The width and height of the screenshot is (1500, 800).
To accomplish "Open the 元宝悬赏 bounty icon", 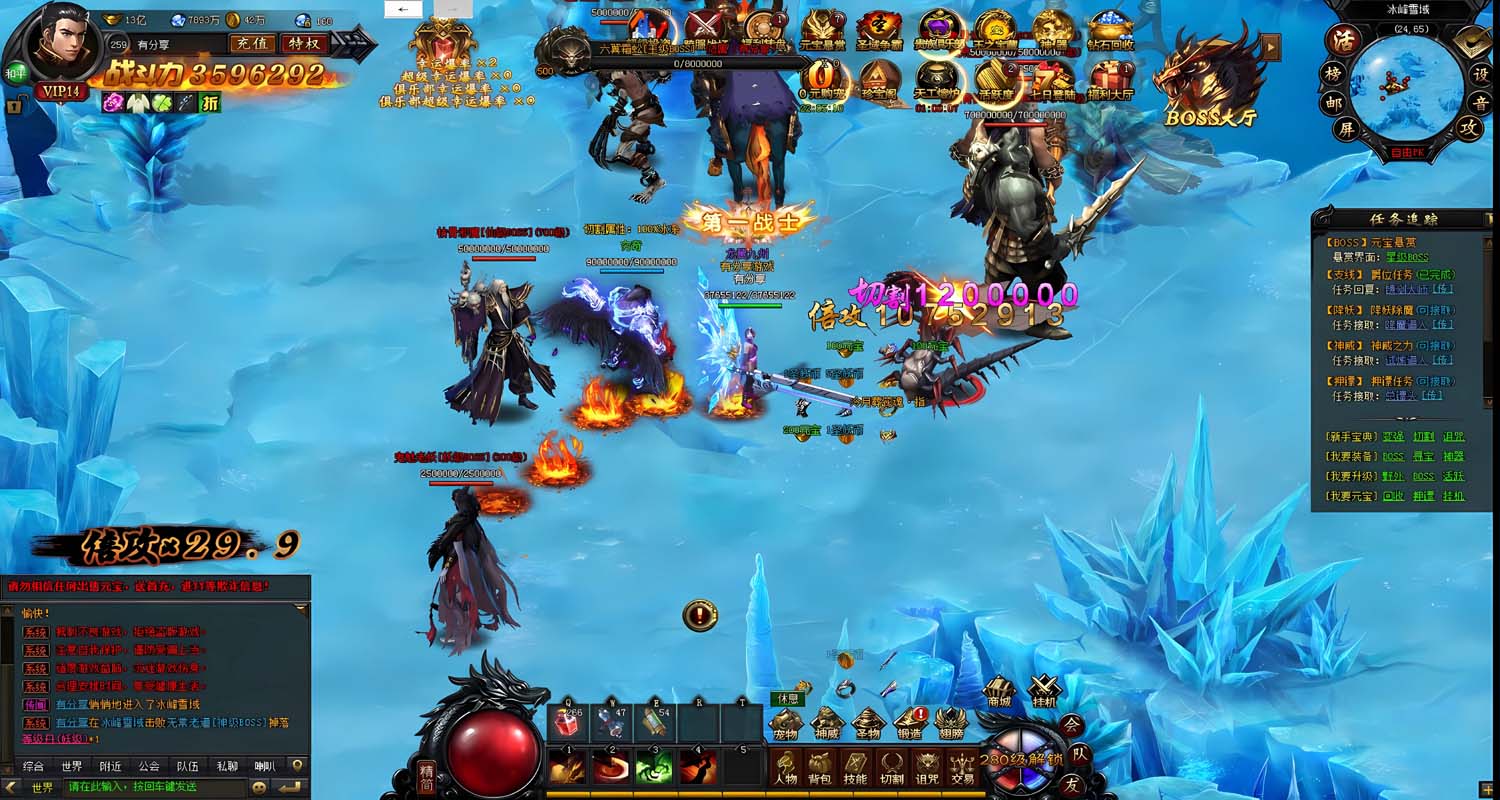I will pyautogui.click(x=823, y=32).
